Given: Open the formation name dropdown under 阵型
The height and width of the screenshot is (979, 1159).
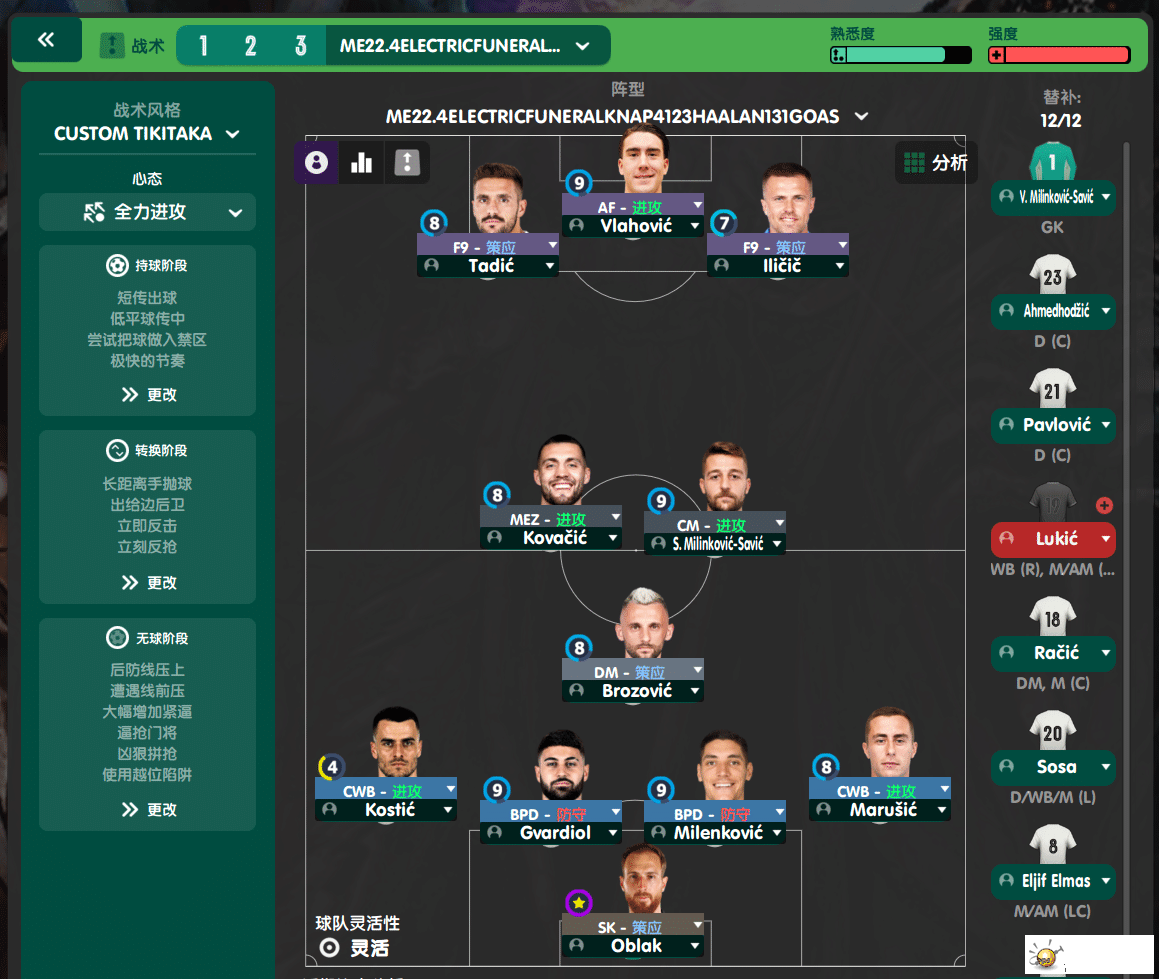Looking at the screenshot, I should [627, 117].
